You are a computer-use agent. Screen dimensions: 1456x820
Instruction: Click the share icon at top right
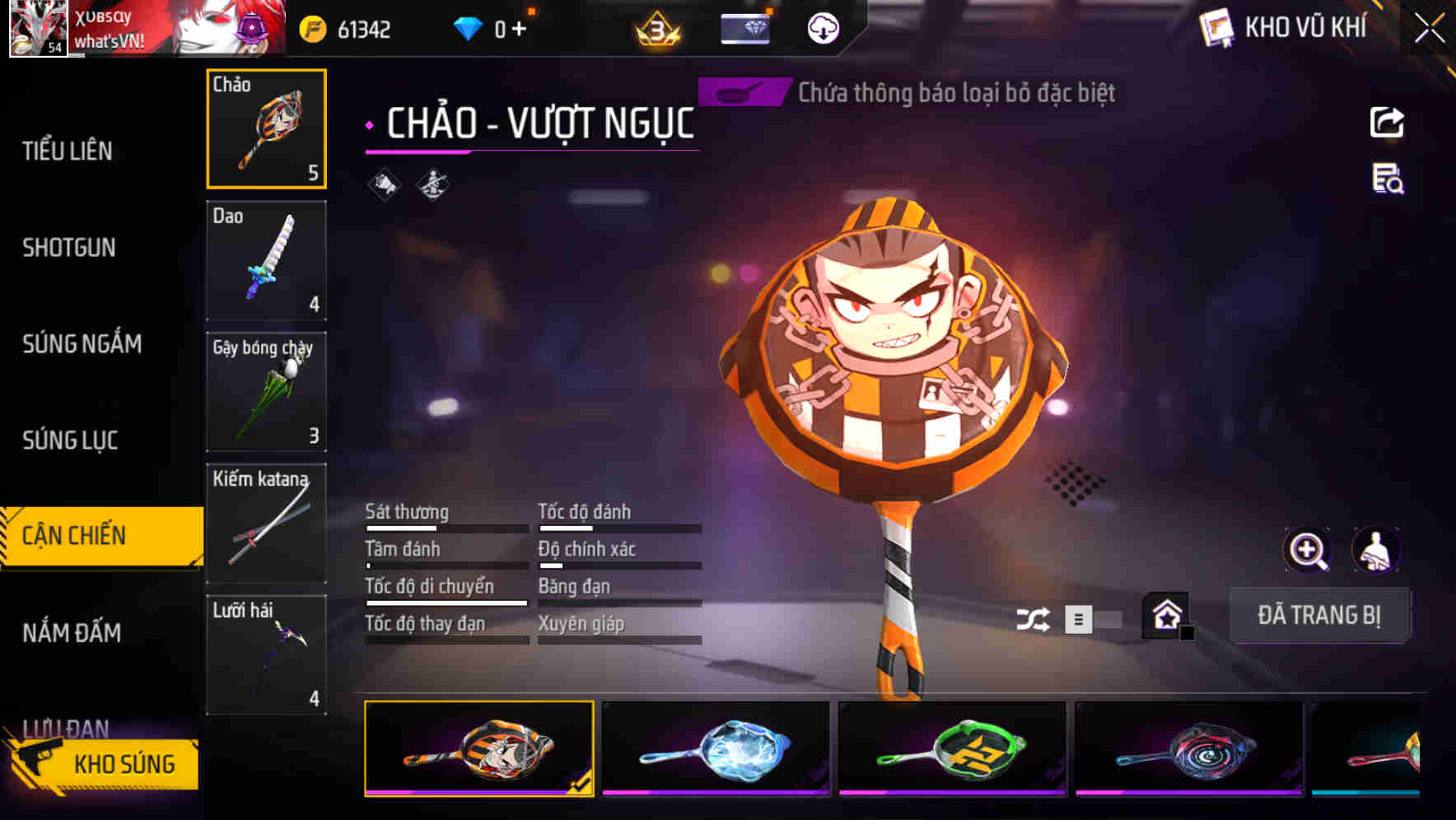(1387, 122)
